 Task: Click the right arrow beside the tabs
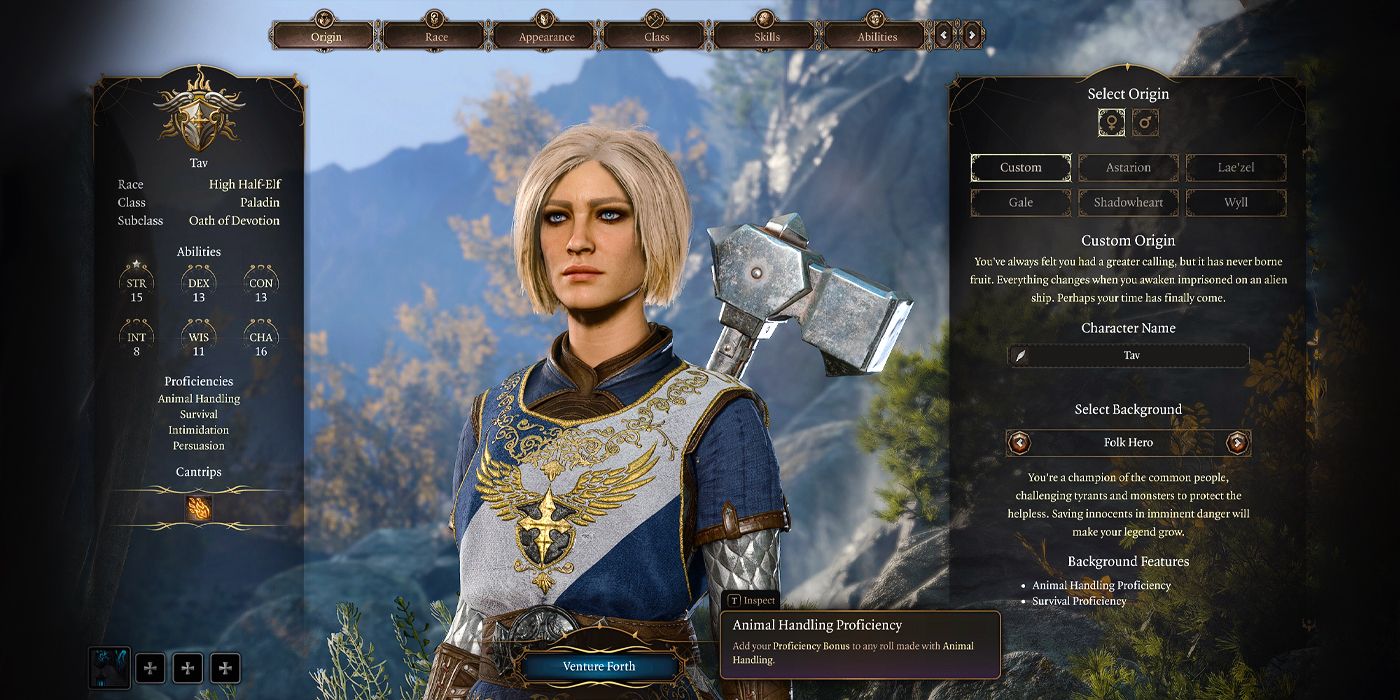point(972,36)
